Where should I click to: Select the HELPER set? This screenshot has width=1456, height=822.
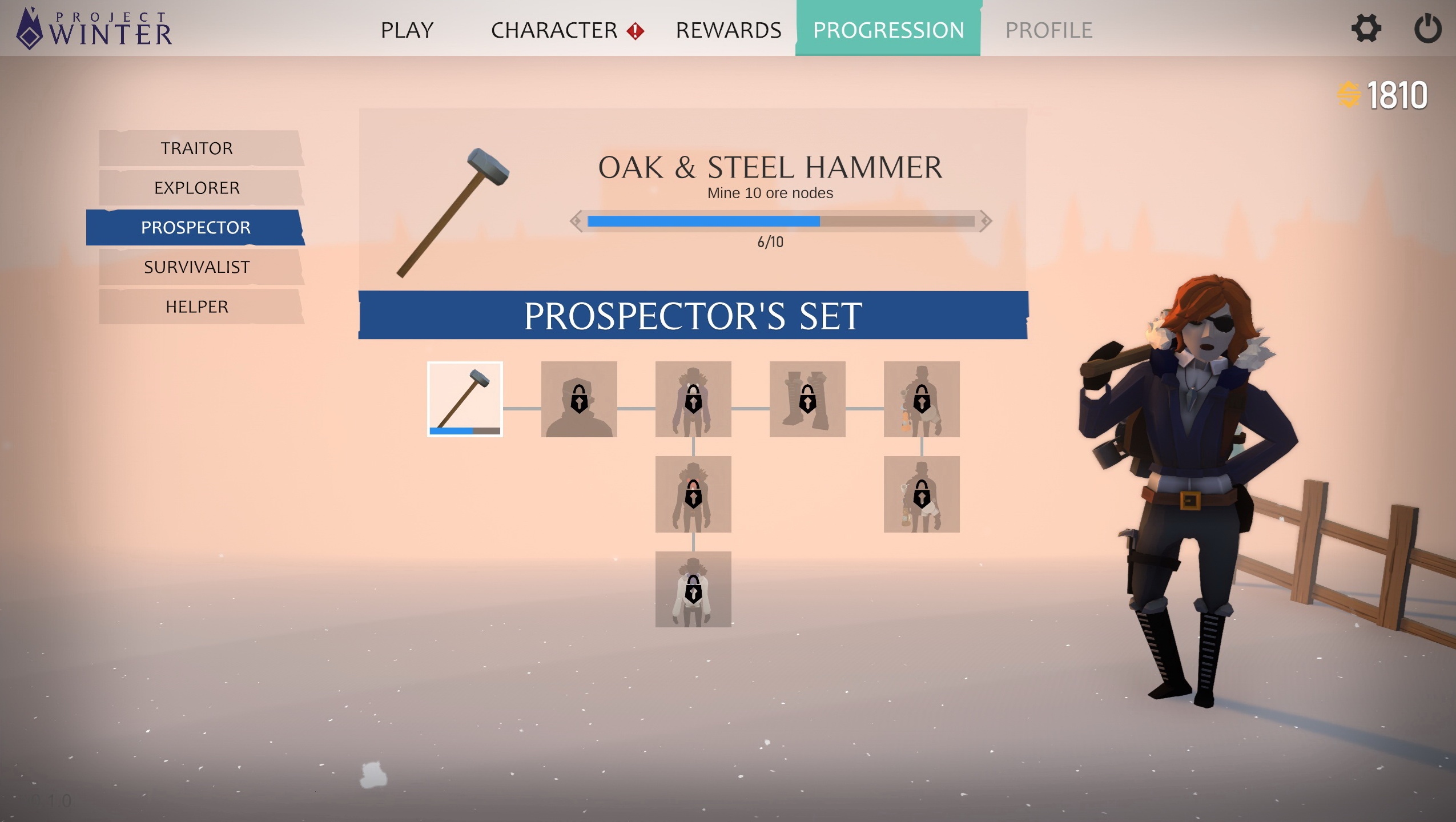pyautogui.click(x=197, y=307)
